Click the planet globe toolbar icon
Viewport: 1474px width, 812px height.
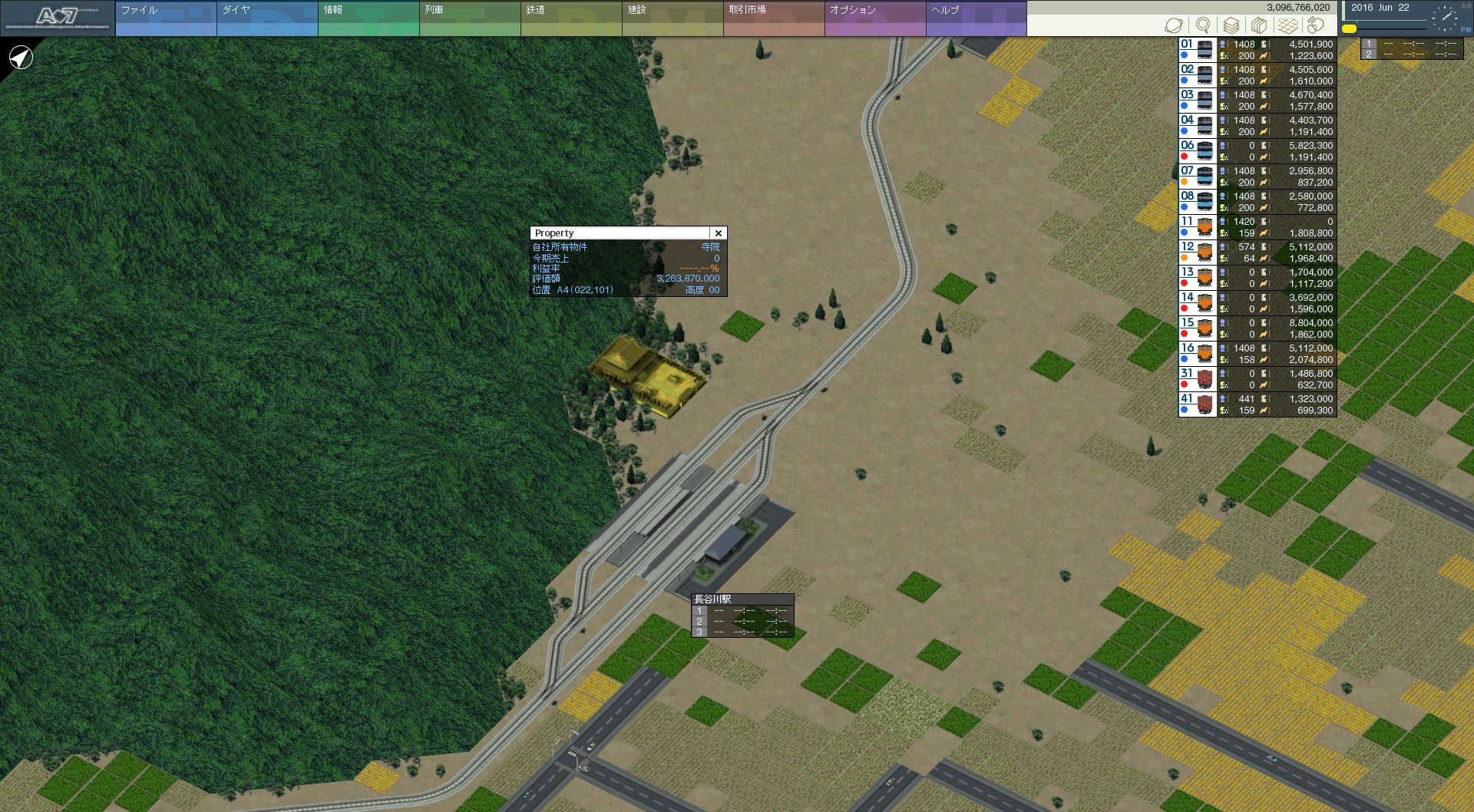(x=1173, y=26)
